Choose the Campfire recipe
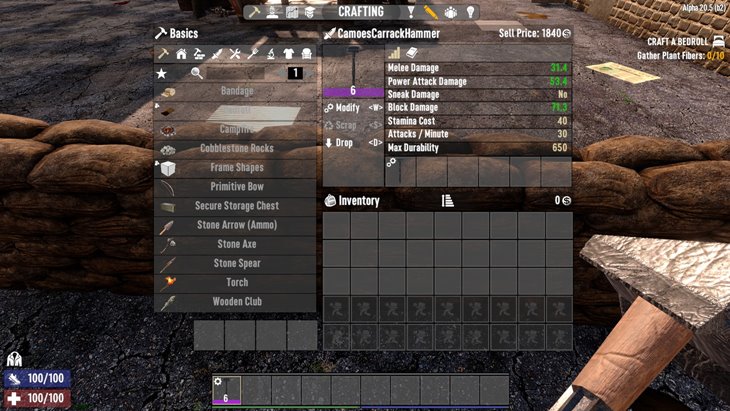 click(x=236, y=129)
